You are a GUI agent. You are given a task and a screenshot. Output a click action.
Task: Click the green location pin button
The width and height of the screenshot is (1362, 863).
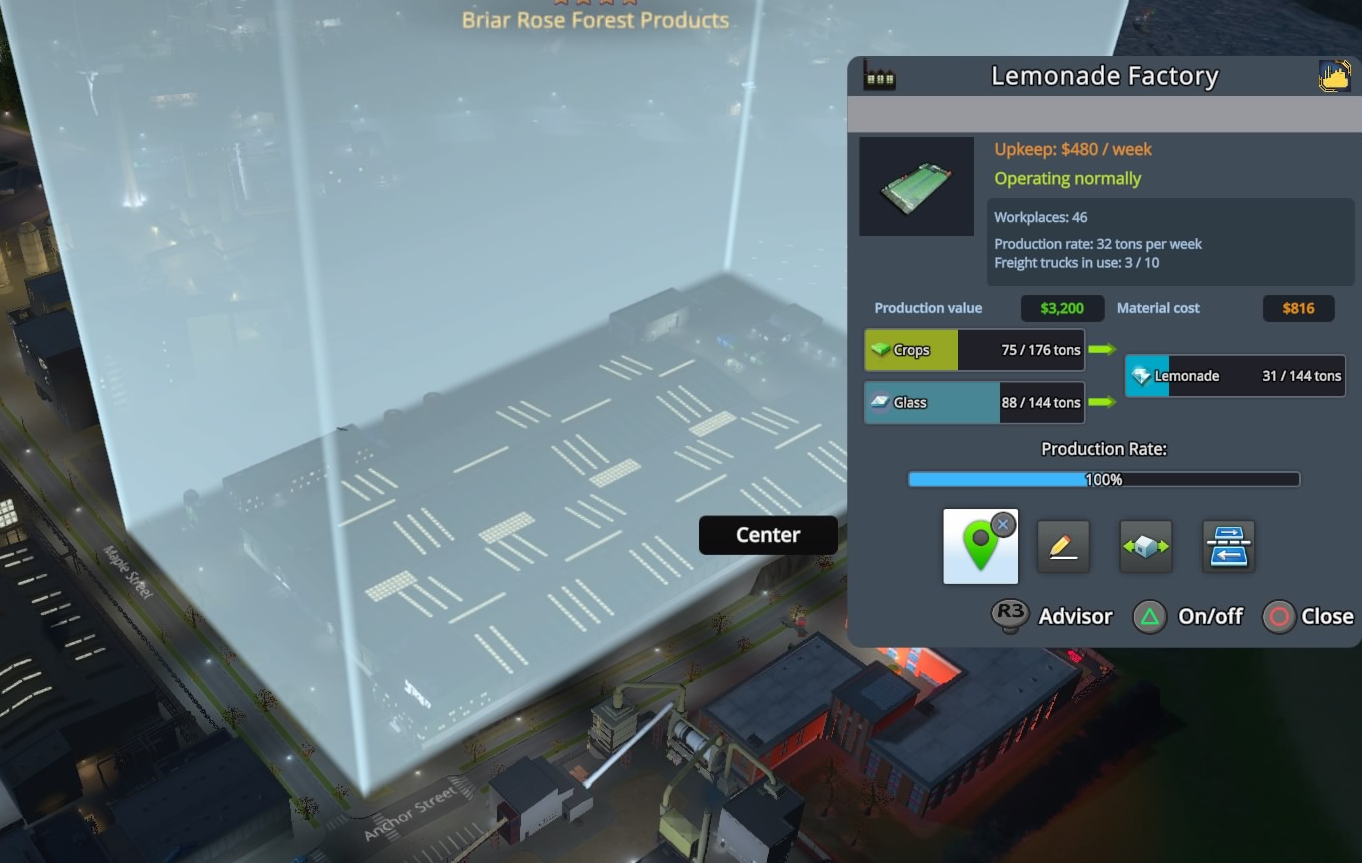(978, 548)
